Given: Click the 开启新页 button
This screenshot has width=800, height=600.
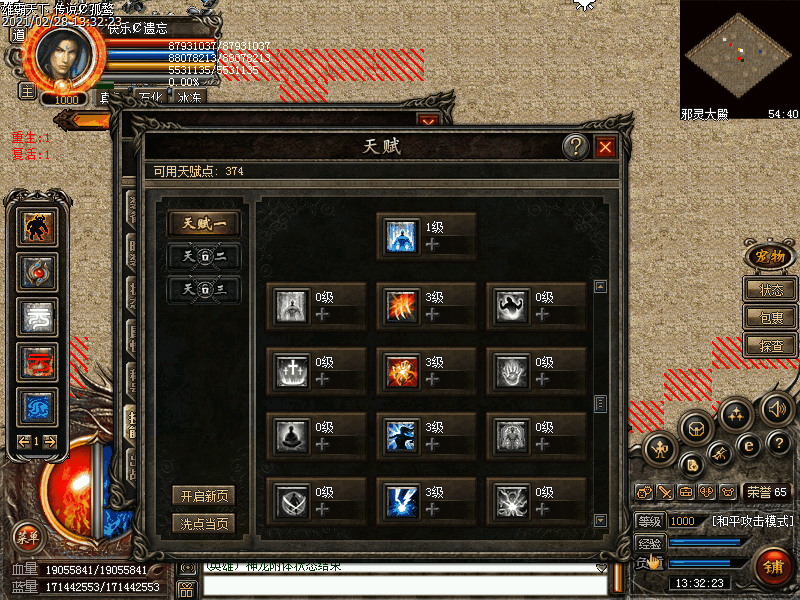Looking at the screenshot, I should [204, 496].
